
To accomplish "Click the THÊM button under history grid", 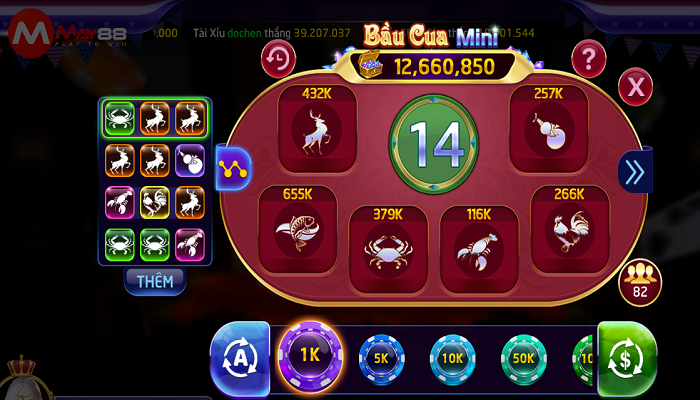I will pyautogui.click(x=155, y=281).
